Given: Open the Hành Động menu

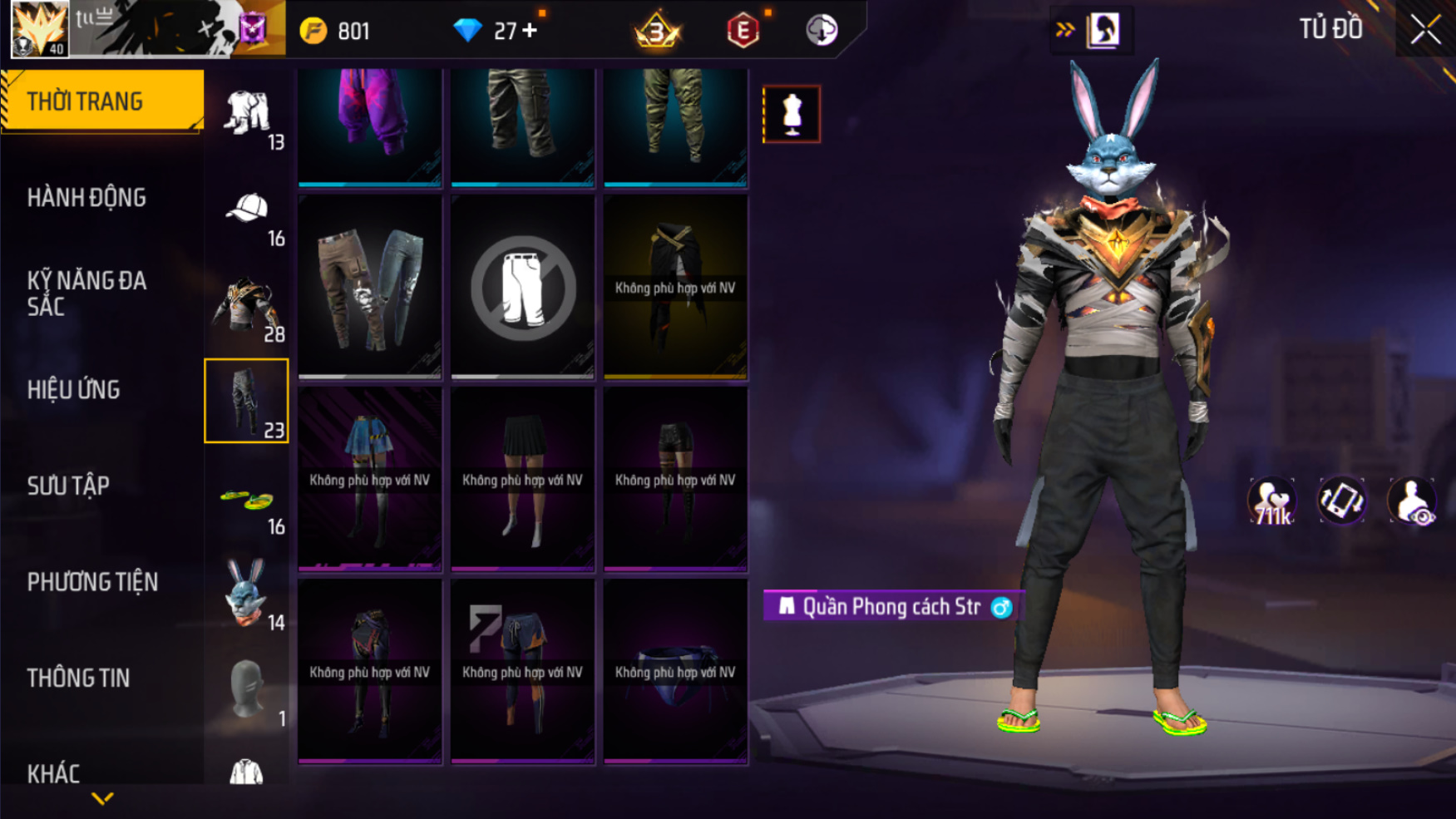Looking at the screenshot, I should (86, 198).
